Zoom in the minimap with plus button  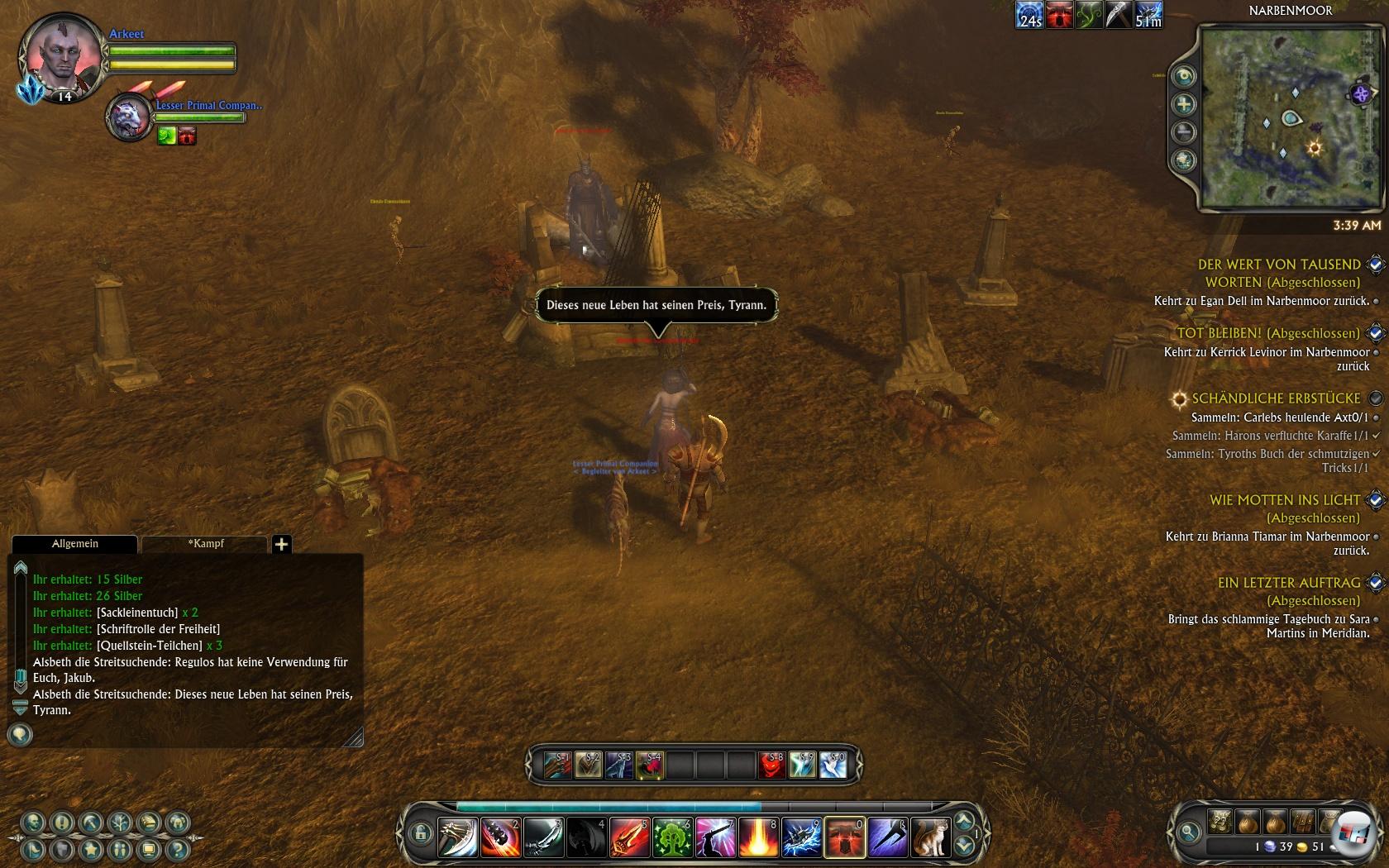tap(1184, 104)
